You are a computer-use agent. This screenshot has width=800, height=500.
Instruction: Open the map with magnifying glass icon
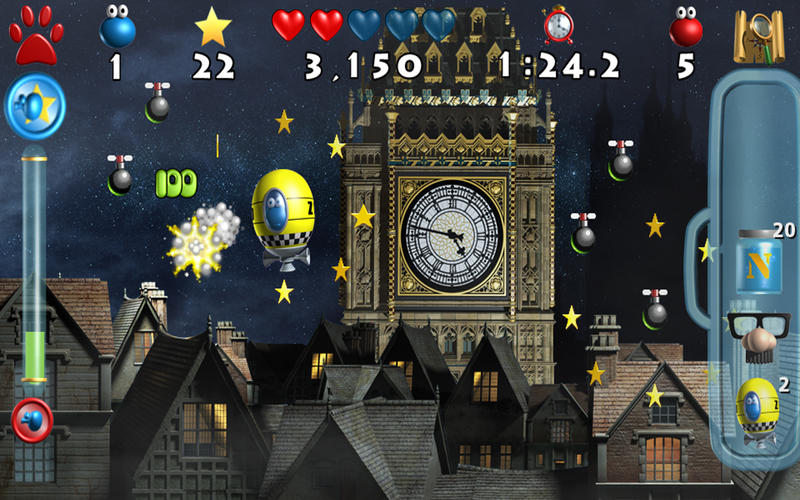tap(757, 35)
